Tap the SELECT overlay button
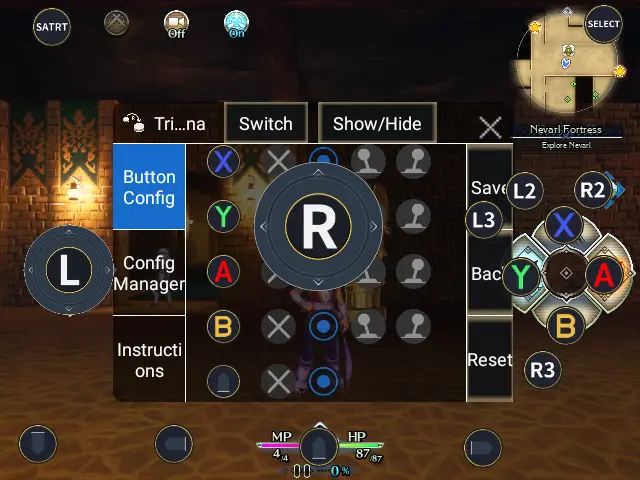Viewport: 640px width, 480px height. tap(603, 24)
